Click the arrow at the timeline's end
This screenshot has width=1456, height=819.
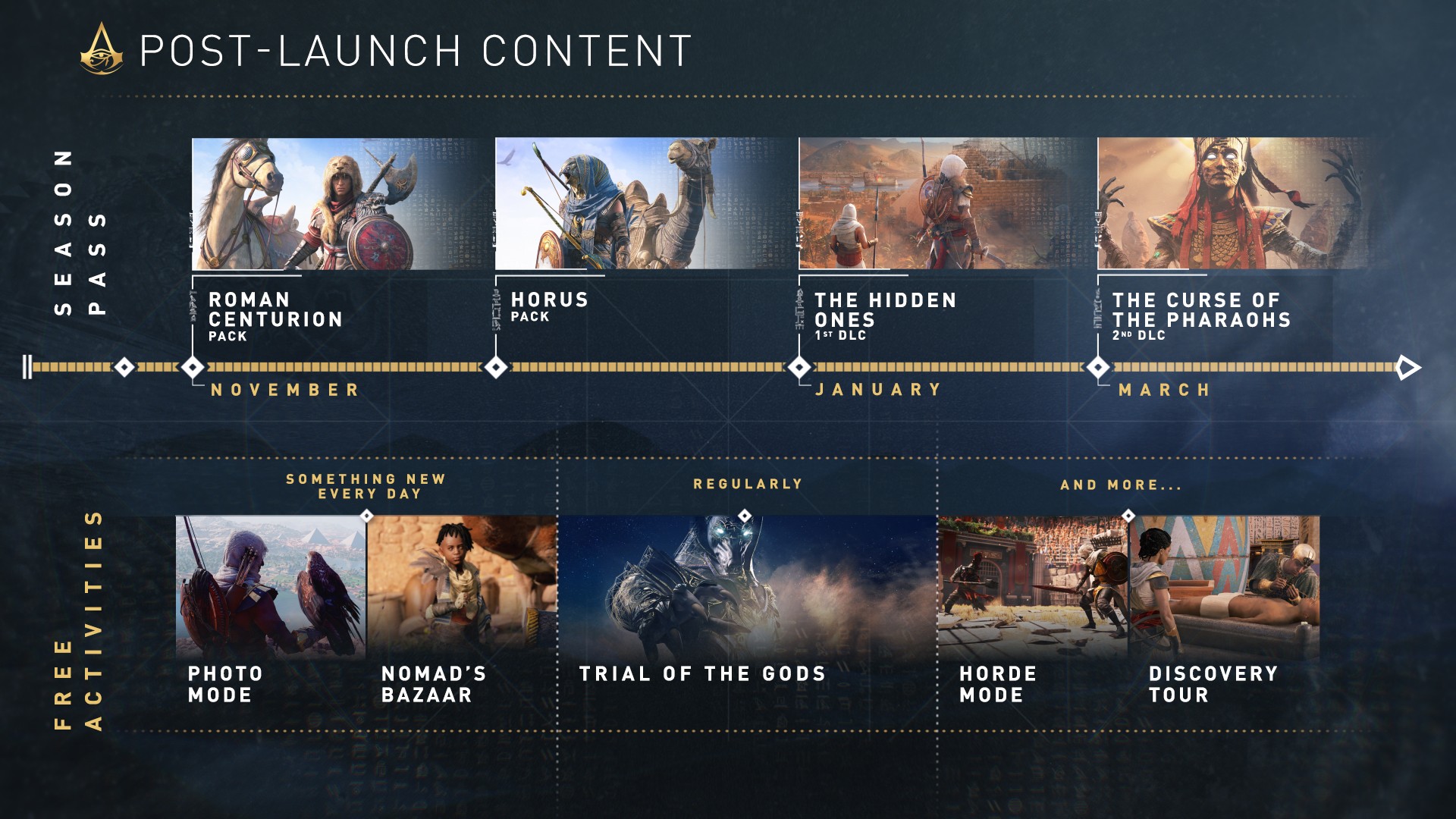pyautogui.click(x=1408, y=368)
